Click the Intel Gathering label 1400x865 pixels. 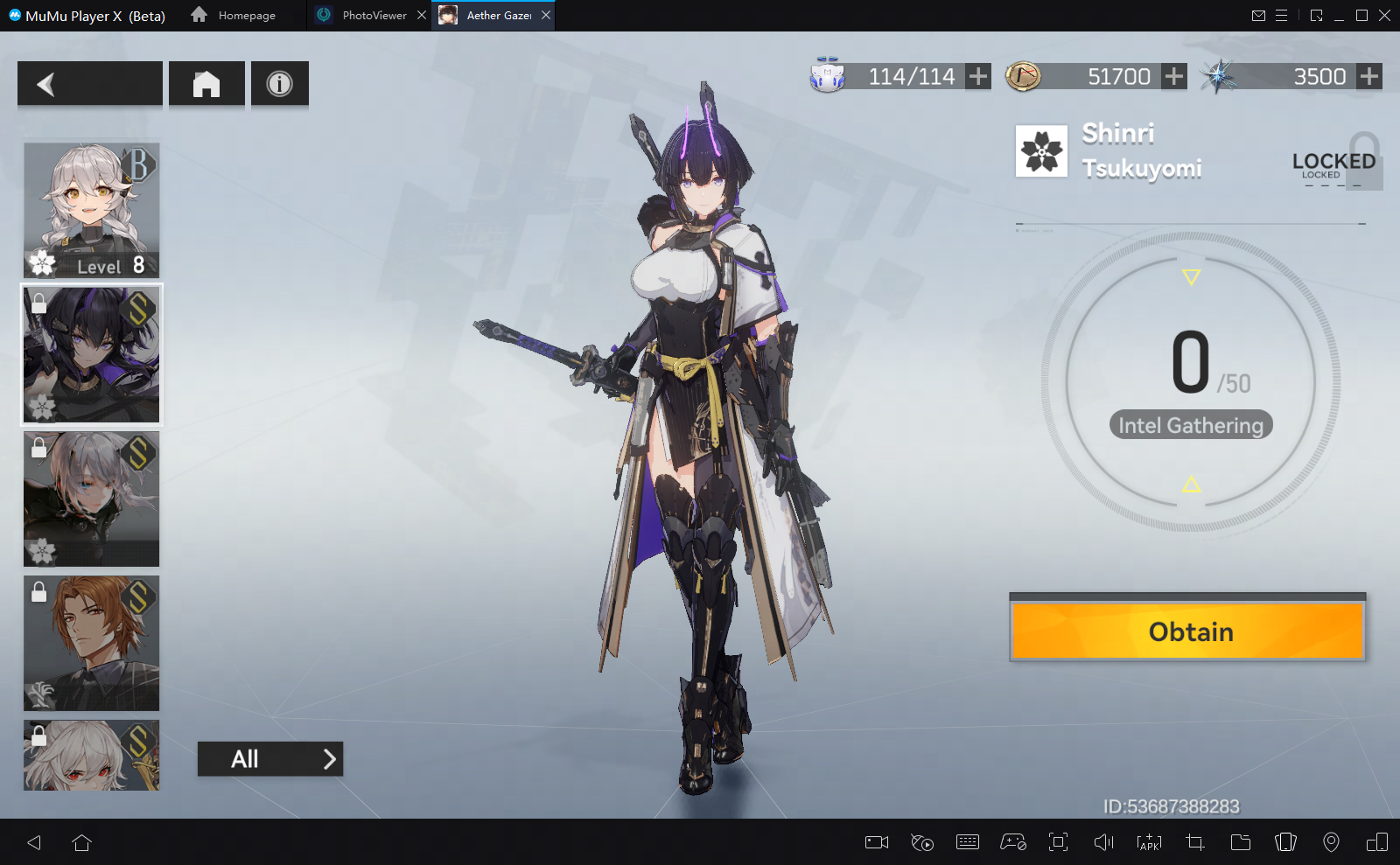pos(1191,425)
